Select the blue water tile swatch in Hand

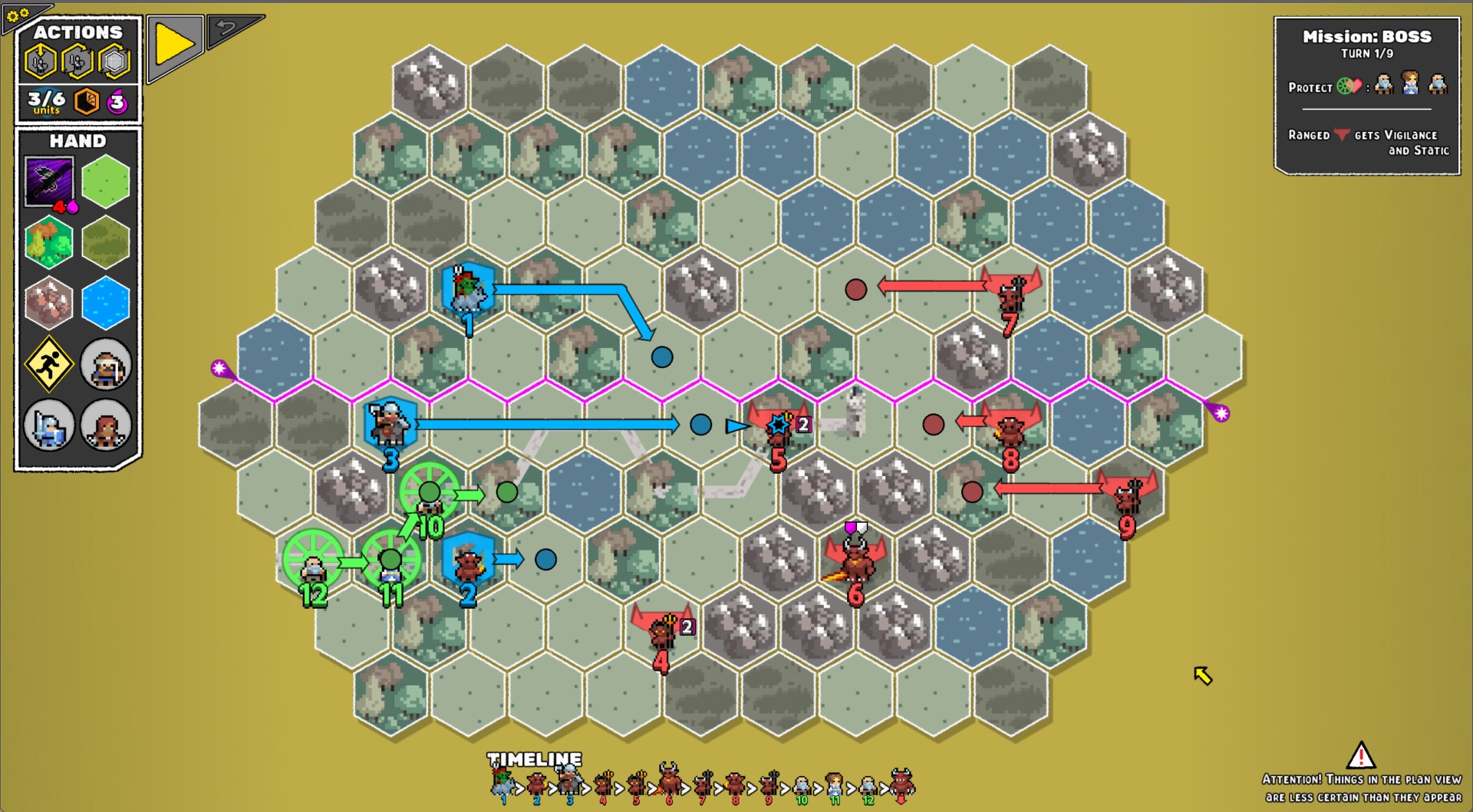coord(105,302)
